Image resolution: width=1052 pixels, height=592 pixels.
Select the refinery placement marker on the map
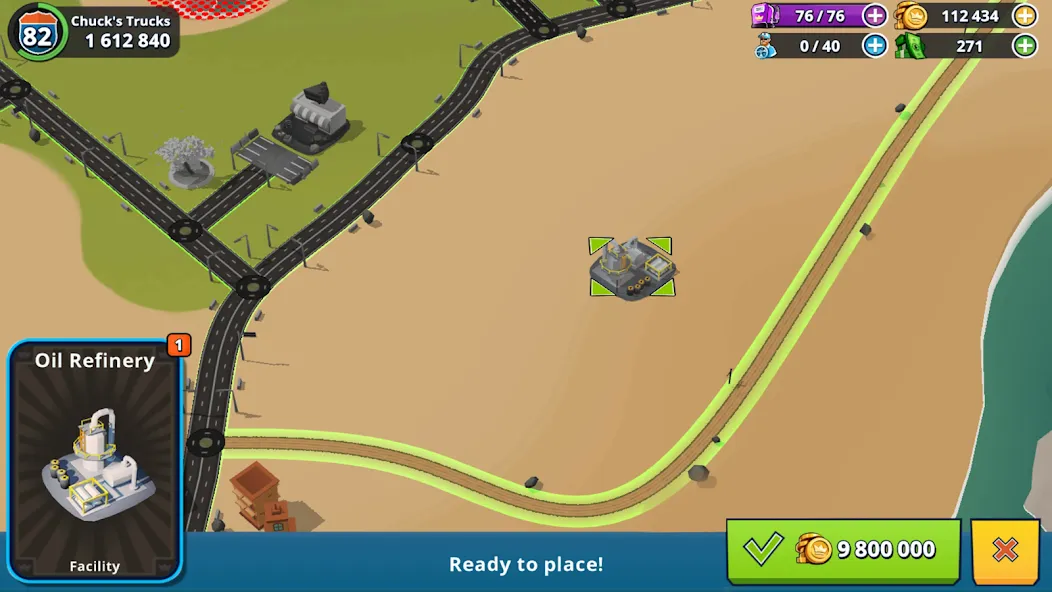click(x=632, y=267)
